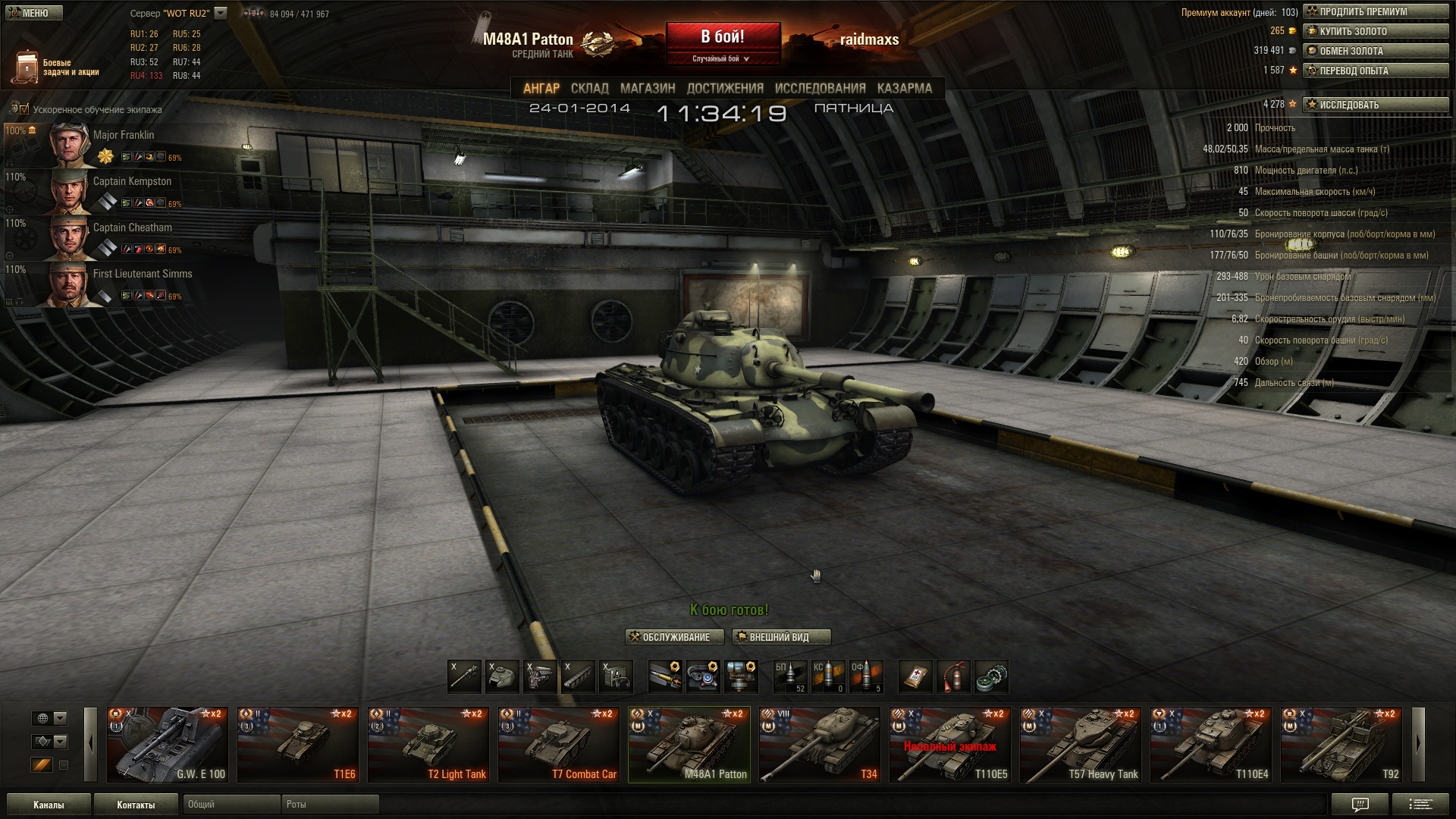The width and height of the screenshot is (1456, 819).
Task: Show the ДОСТИЖЕНИЯ tab
Action: pyautogui.click(x=725, y=88)
